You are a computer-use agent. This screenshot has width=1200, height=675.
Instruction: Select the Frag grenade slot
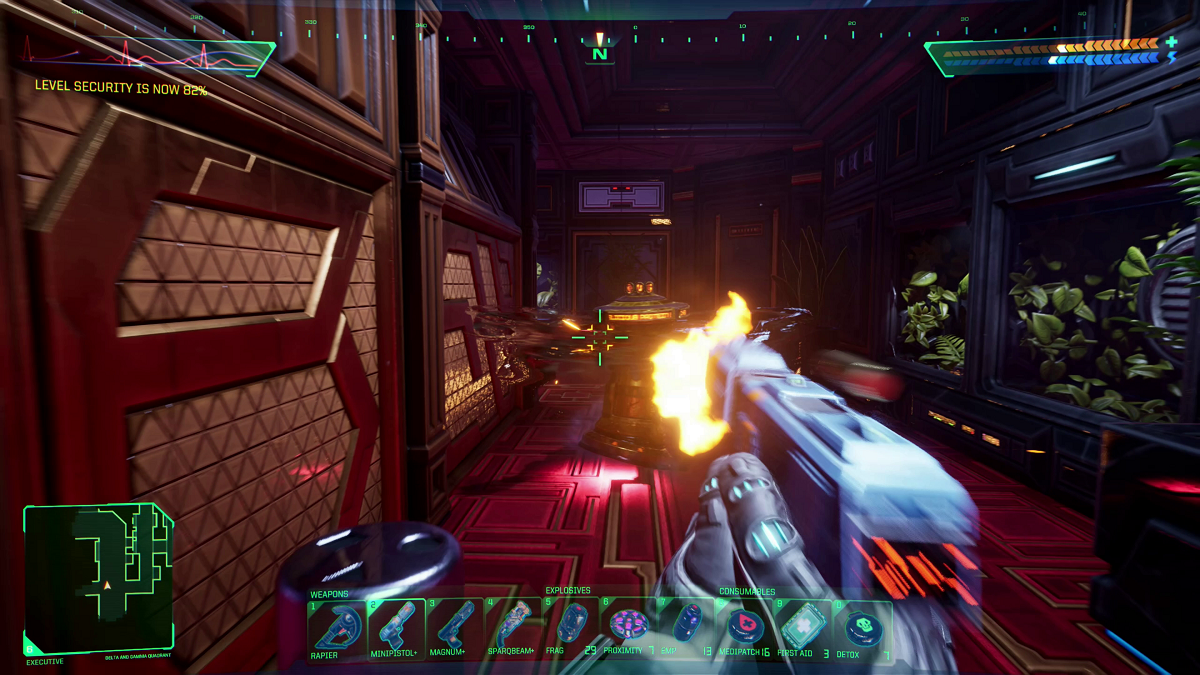(x=571, y=627)
